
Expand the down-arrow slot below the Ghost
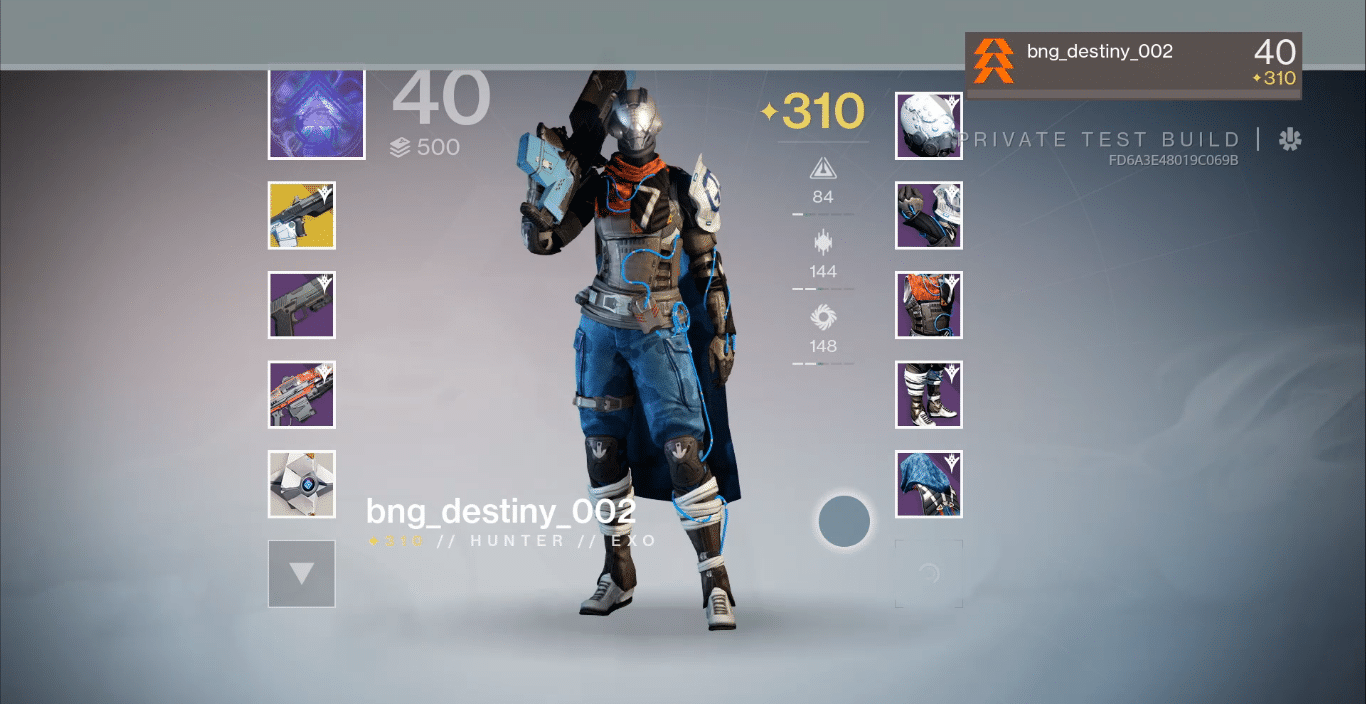[x=302, y=574]
